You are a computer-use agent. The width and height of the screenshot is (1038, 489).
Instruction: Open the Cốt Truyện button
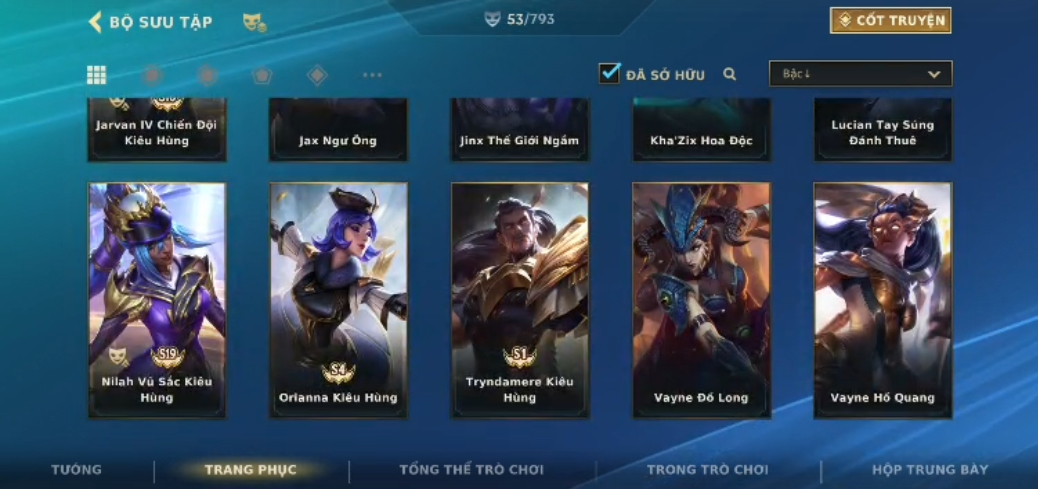click(890, 20)
